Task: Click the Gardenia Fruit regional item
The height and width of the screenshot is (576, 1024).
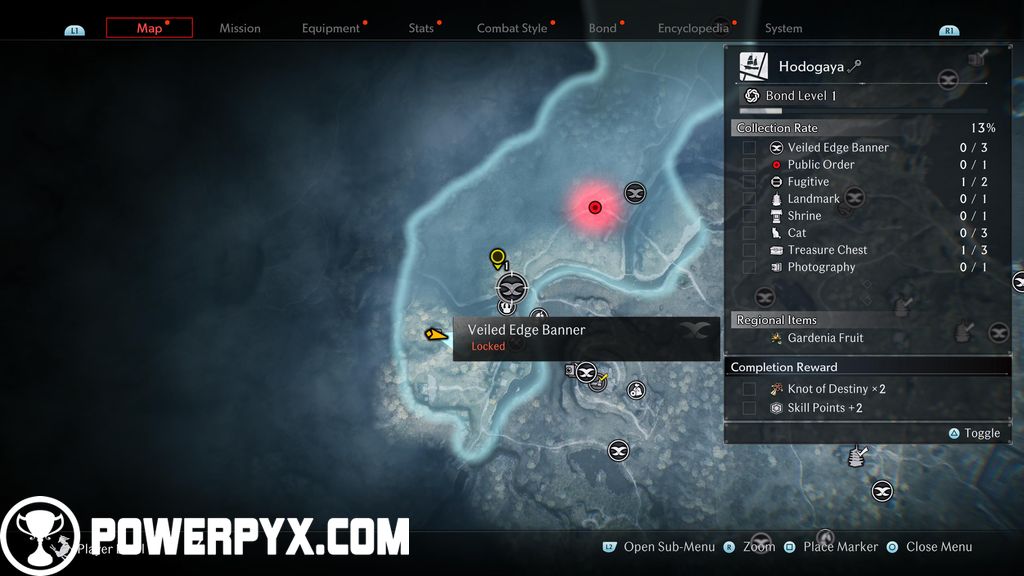Action: coord(825,338)
